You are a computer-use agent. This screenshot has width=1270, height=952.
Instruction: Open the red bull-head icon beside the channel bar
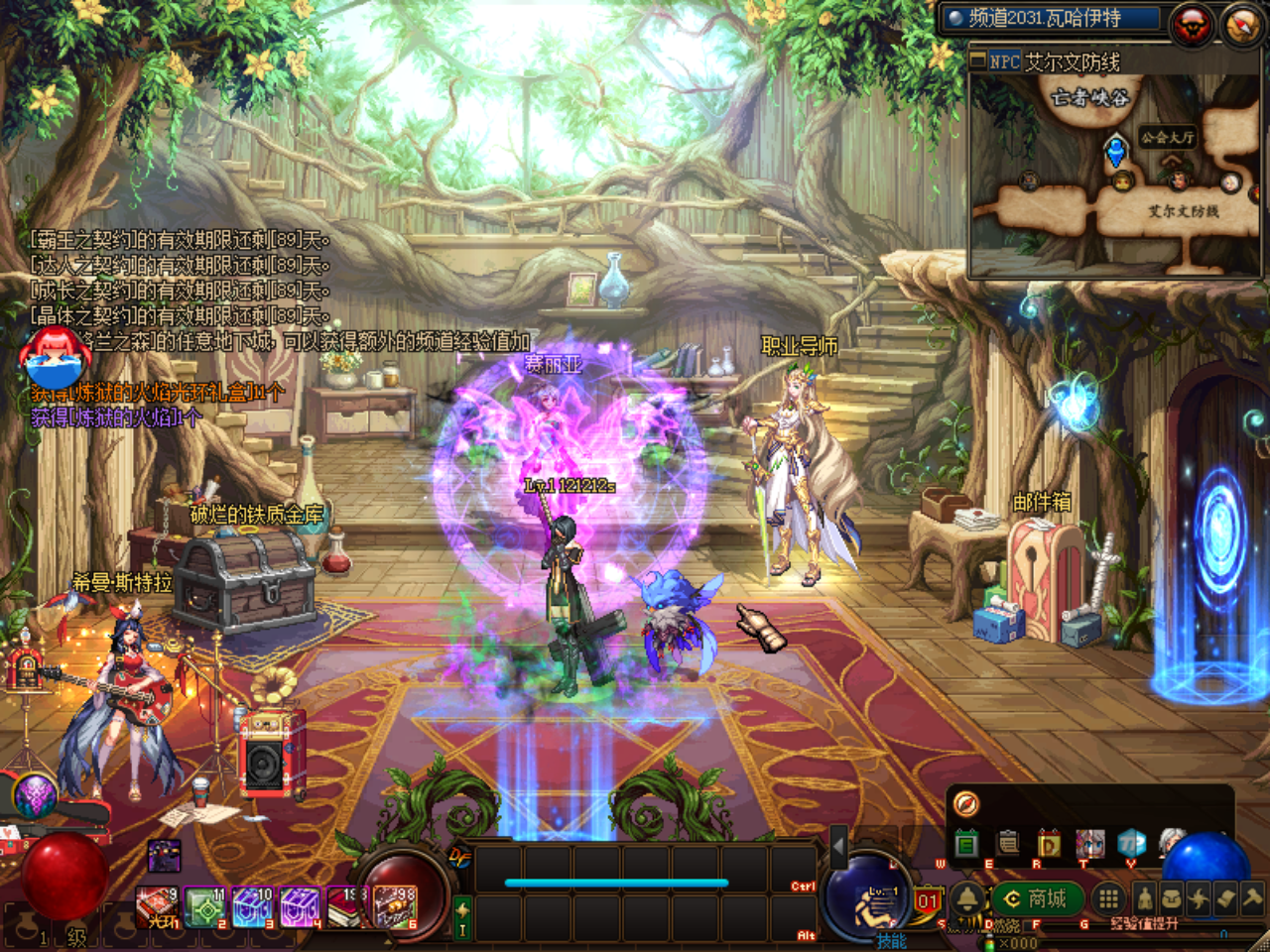1192,23
